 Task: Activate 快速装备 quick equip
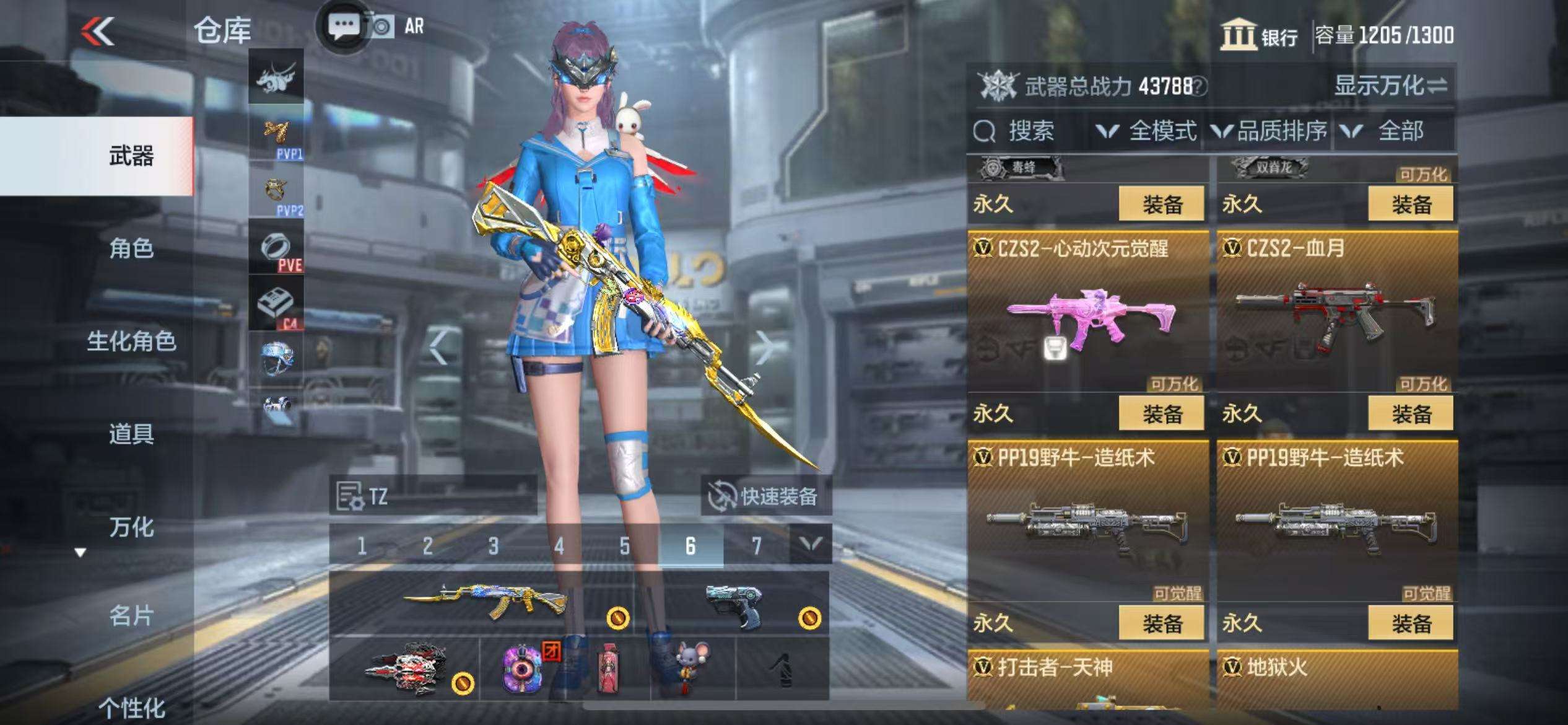click(766, 496)
